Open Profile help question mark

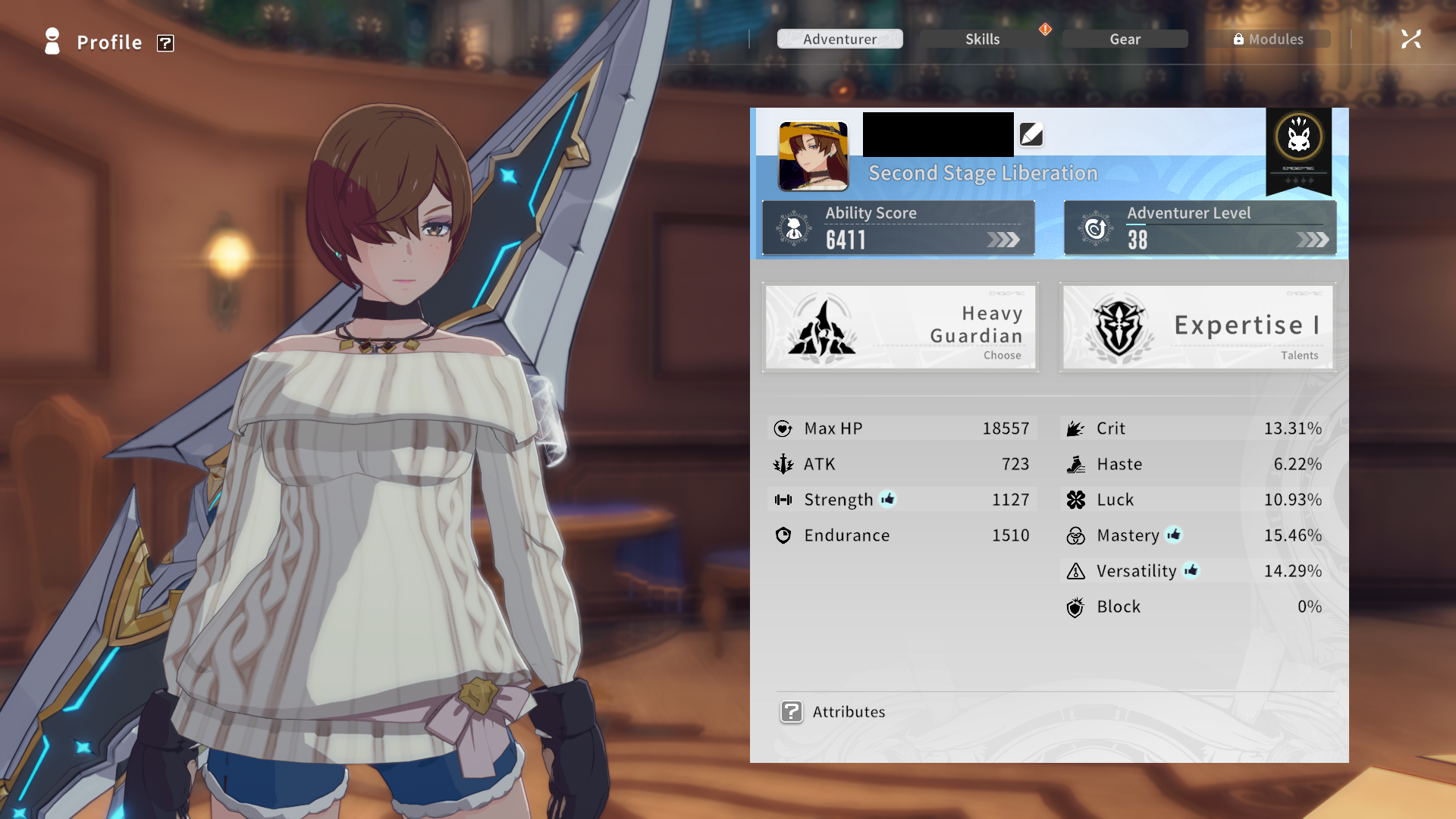165,43
